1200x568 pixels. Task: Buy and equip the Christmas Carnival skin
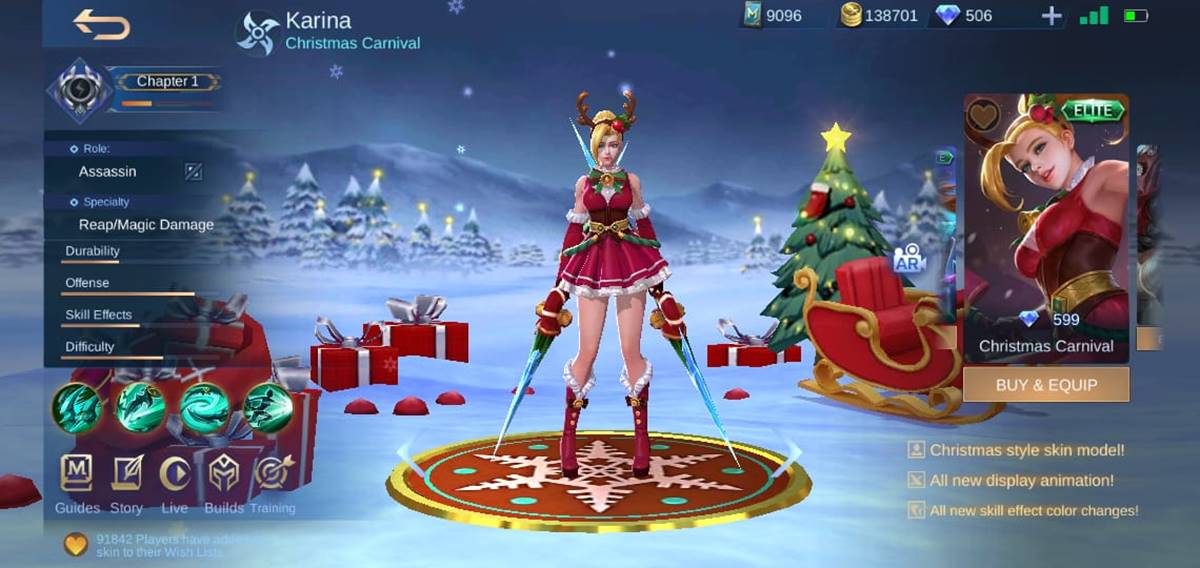click(x=1046, y=385)
